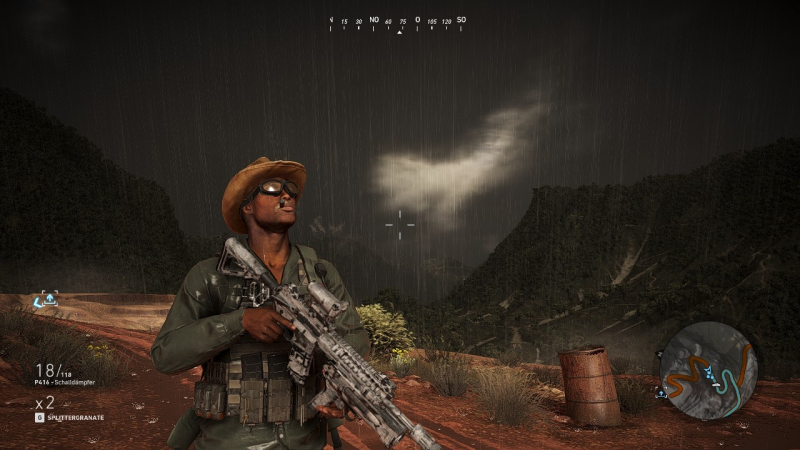800x450 pixels.
Task: Click the drone deploy icon above the ammo count
Action: (x=47, y=298)
